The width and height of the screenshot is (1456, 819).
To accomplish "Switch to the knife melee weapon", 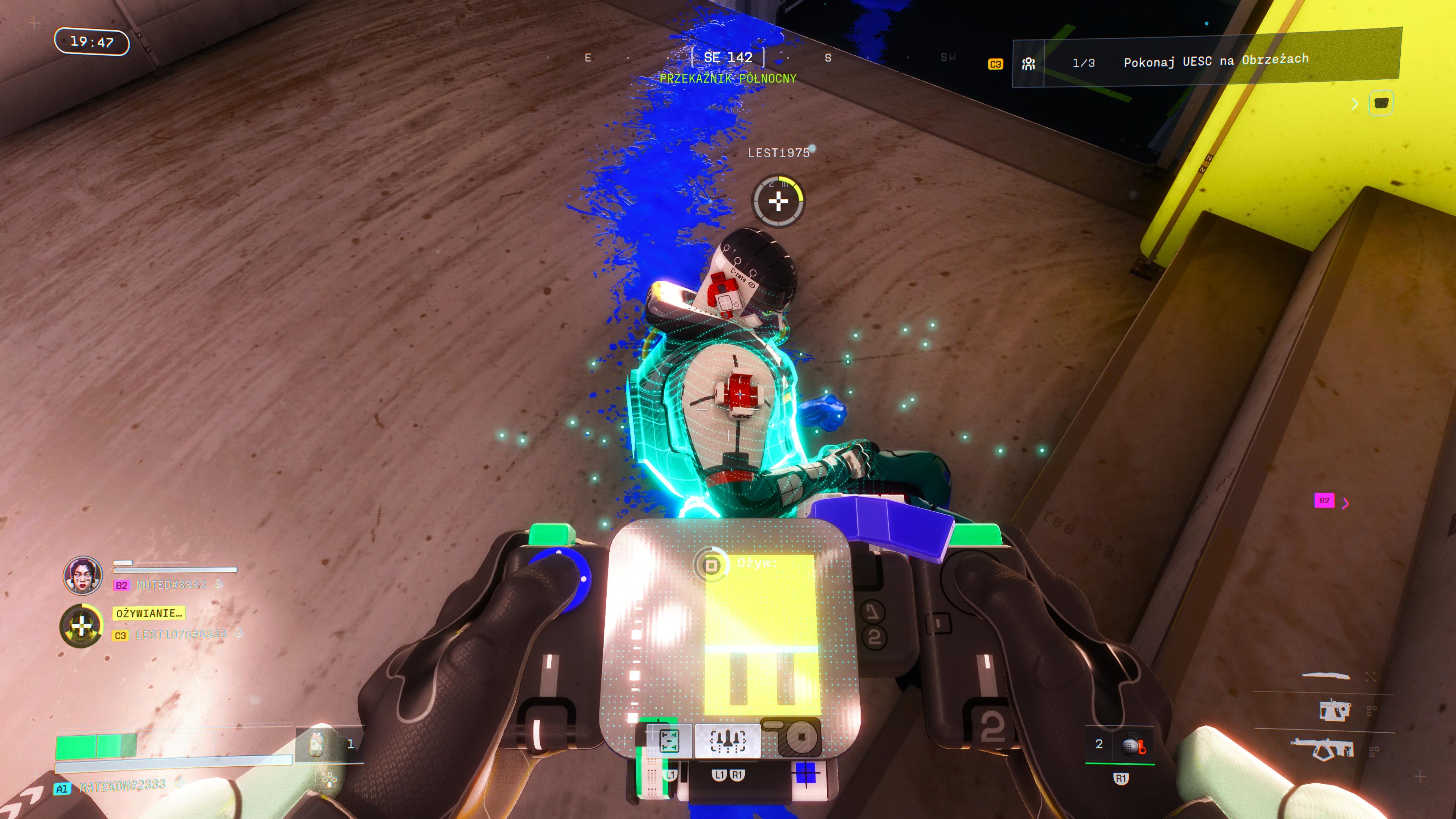I will [1326, 675].
